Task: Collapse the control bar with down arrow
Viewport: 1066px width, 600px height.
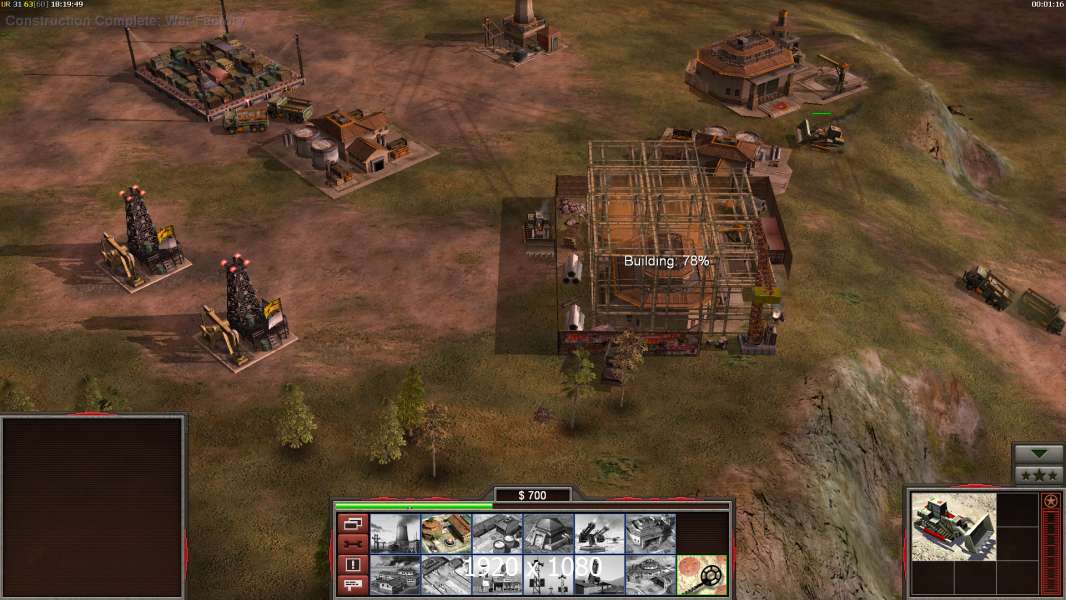Action: pyautogui.click(x=1039, y=454)
